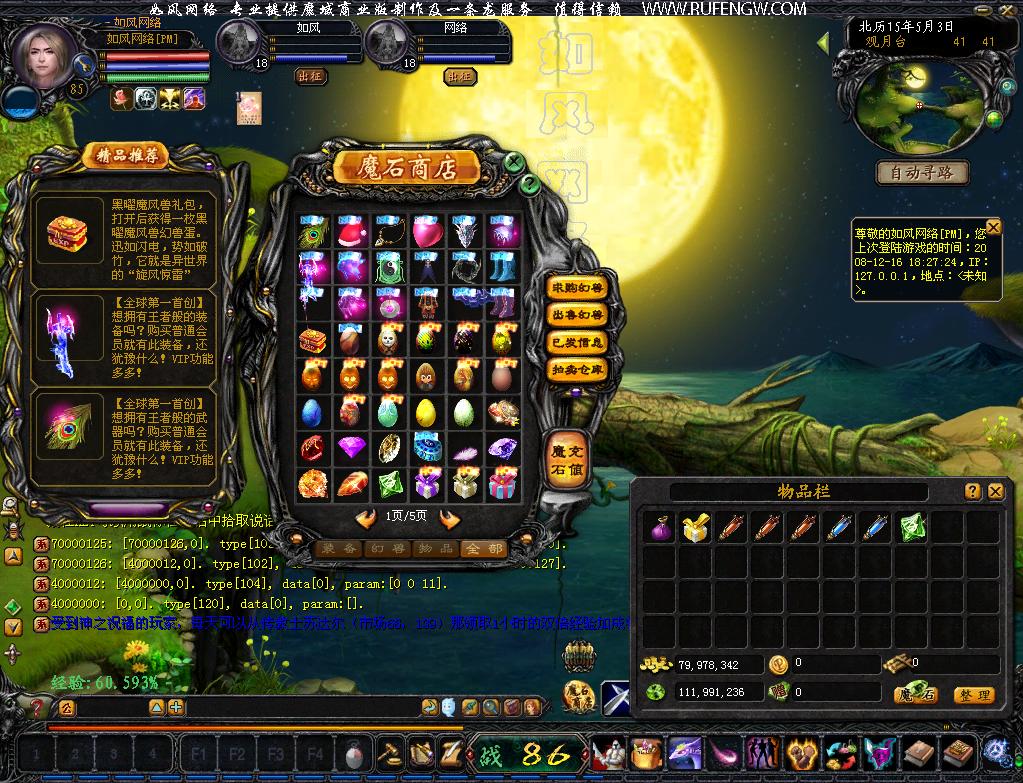
Task: Close the 物品栏 inventory window
Action: (x=995, y=491)
